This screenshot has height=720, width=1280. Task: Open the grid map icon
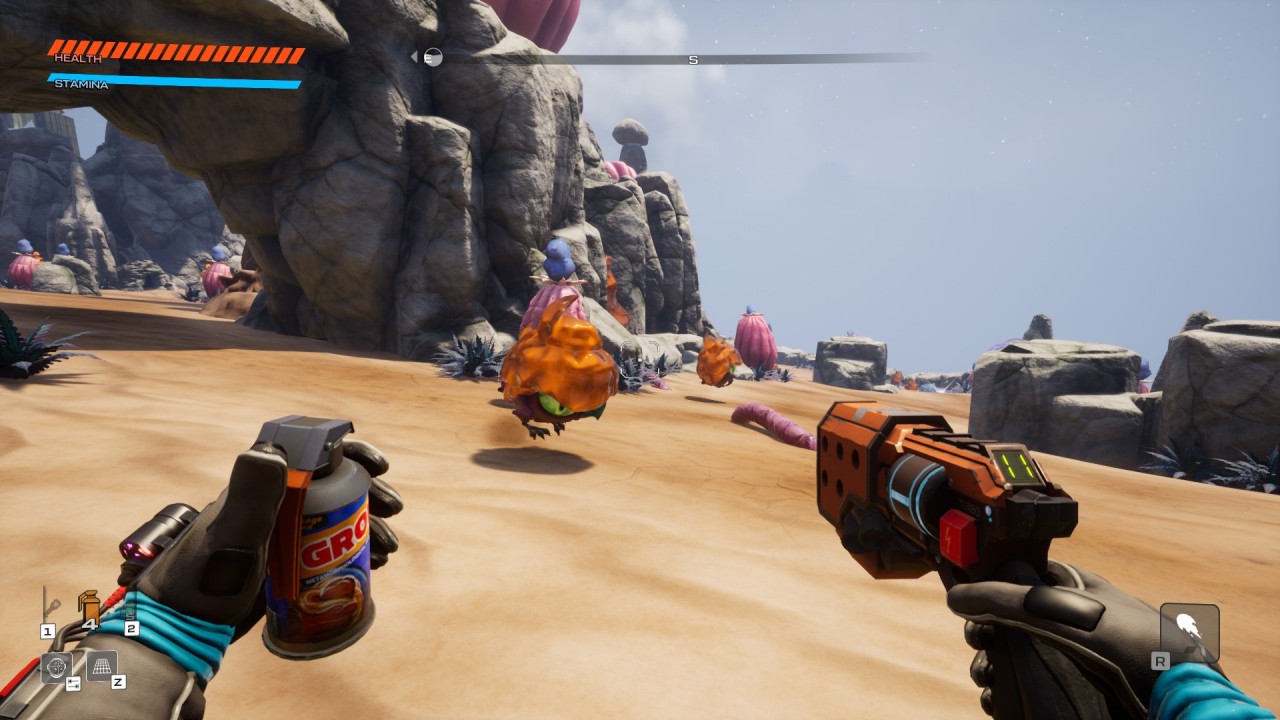point(101,665)
